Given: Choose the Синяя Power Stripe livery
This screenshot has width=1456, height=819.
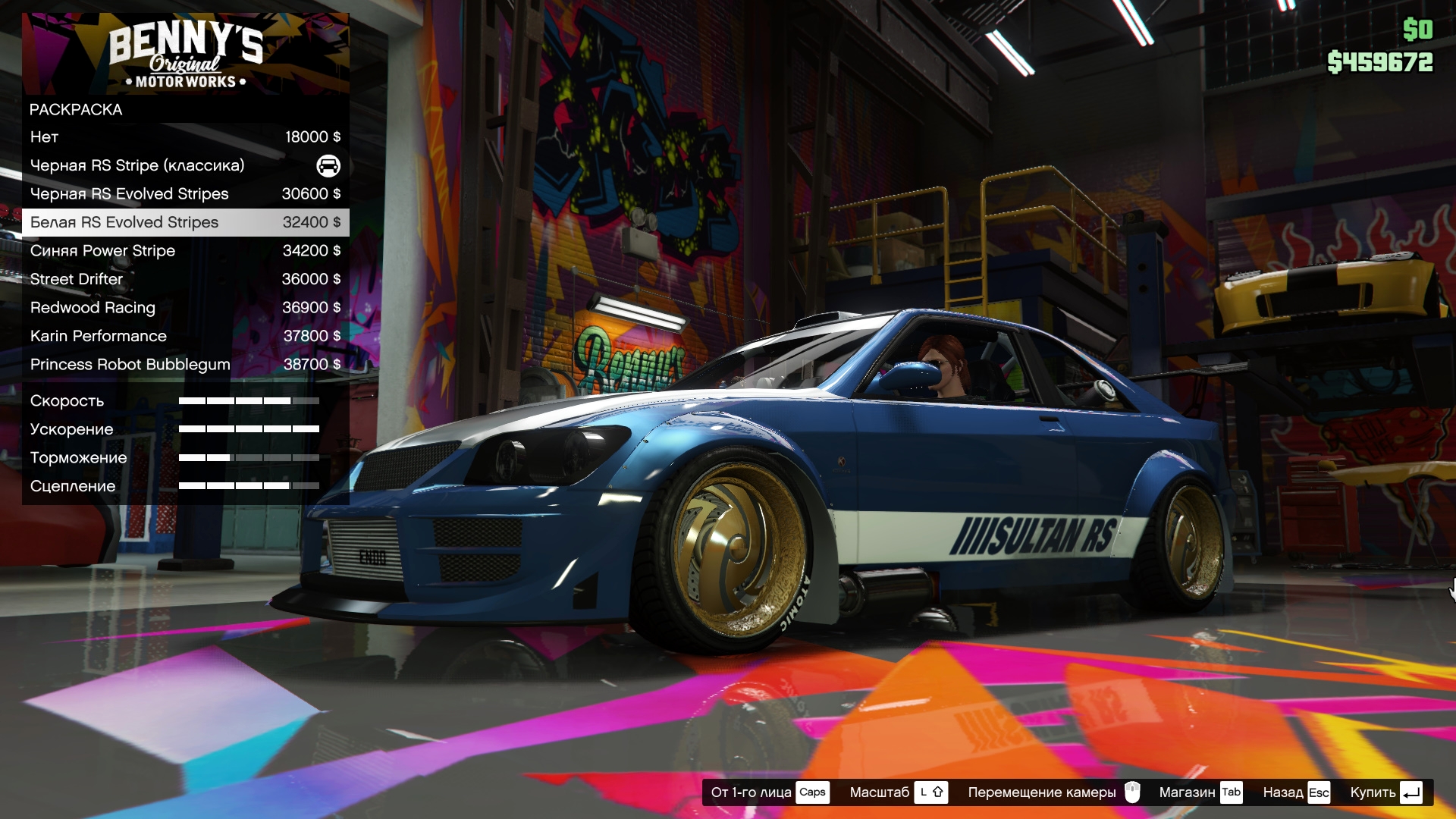Looking at the screenshot, I should pos(185,251).
